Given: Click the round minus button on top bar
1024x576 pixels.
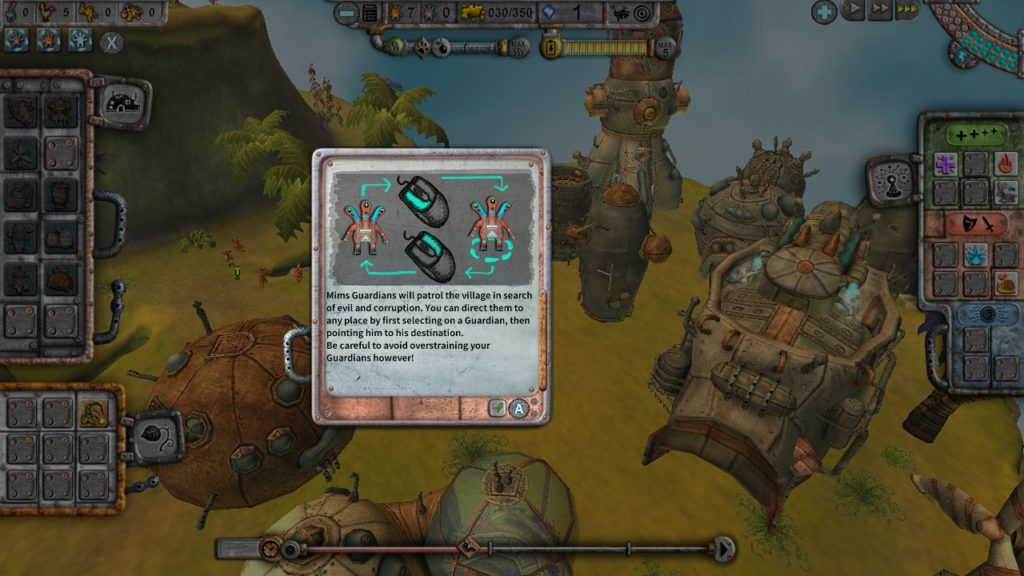Looking at the screenshot, I should [346, 13].
